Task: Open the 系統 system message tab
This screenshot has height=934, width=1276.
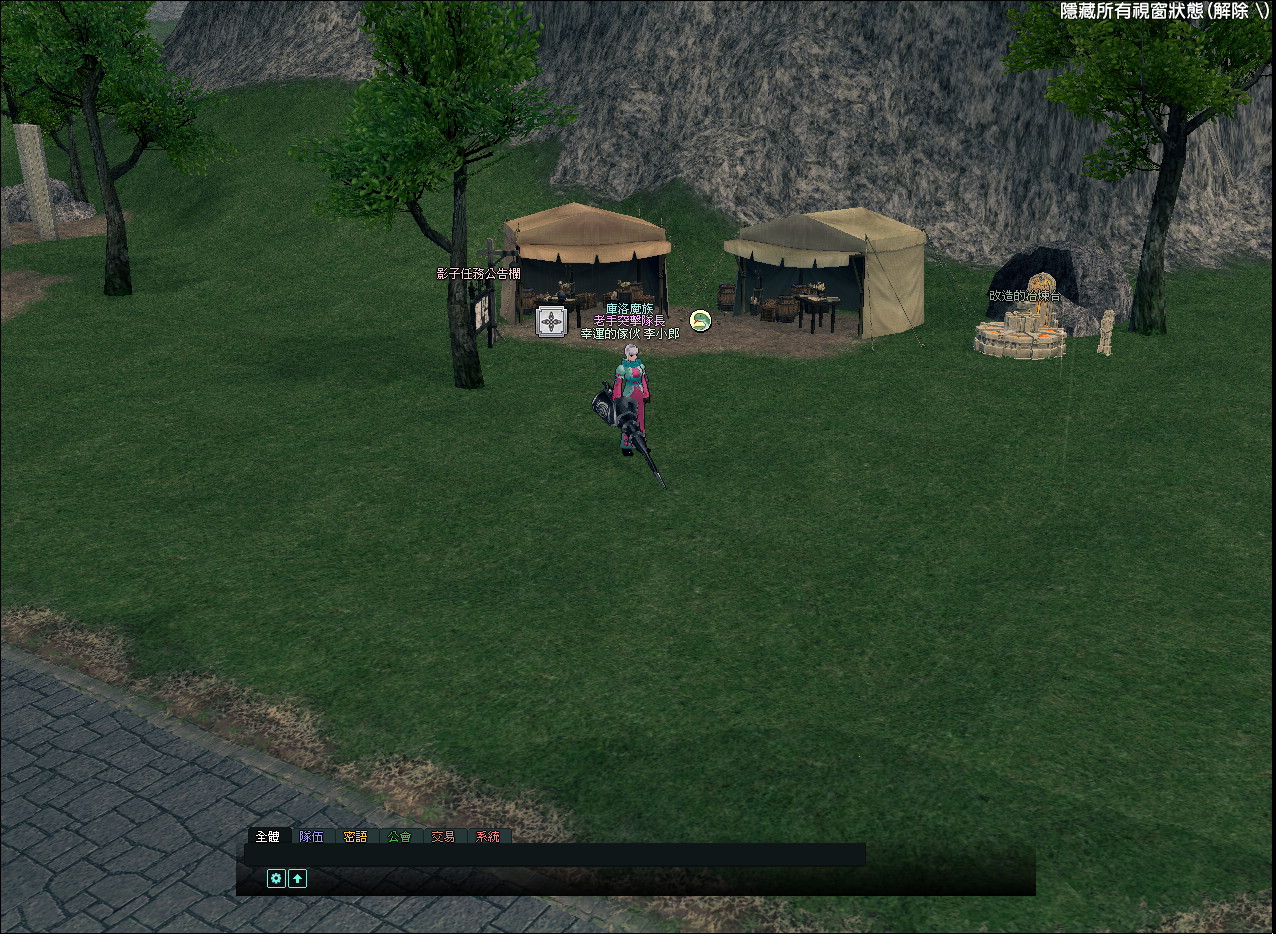Action: pos(487,836)
